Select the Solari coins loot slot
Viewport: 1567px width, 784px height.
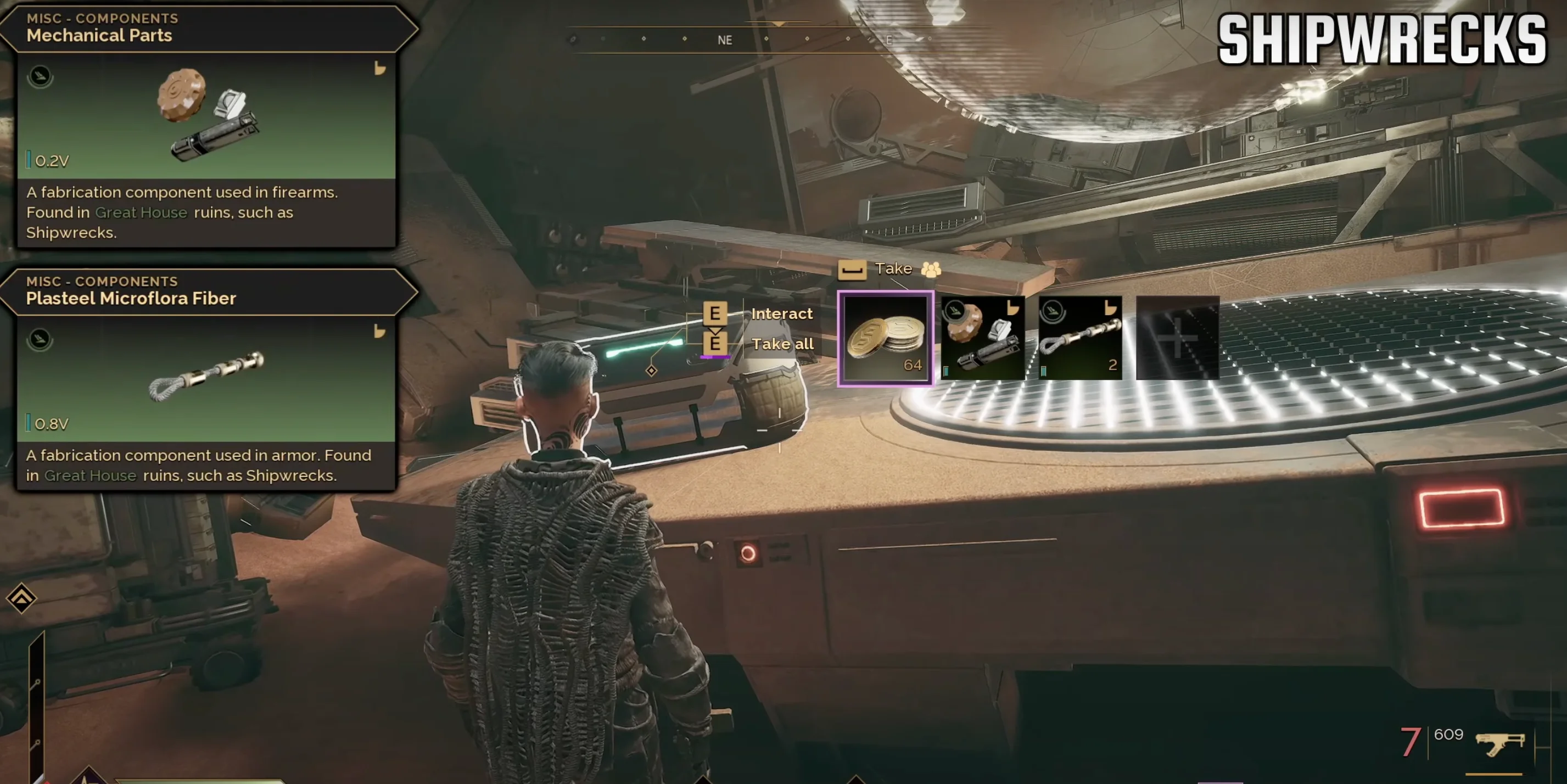pos(885,338)
